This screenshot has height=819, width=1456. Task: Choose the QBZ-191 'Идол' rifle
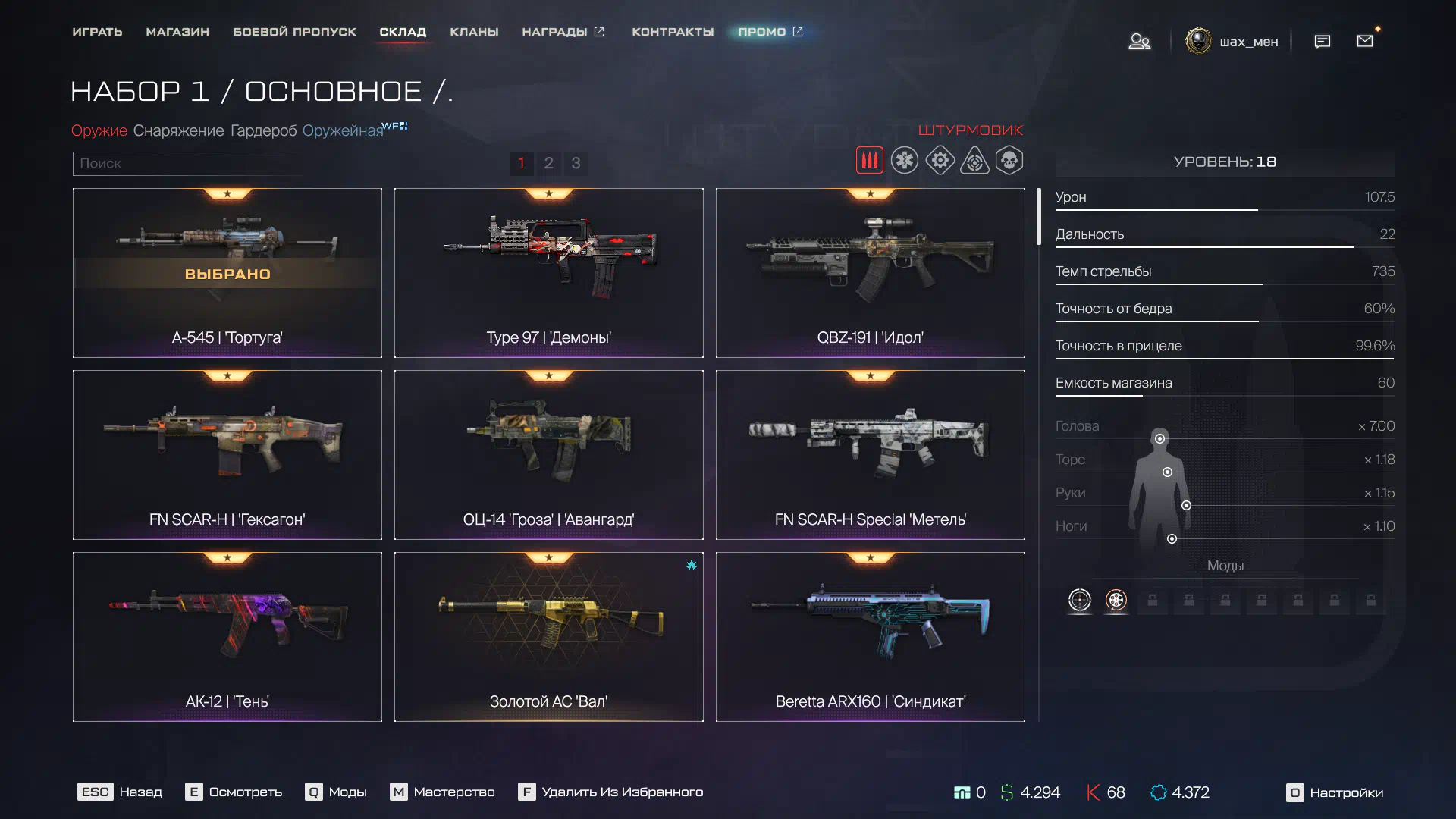(x=870, y=273)
